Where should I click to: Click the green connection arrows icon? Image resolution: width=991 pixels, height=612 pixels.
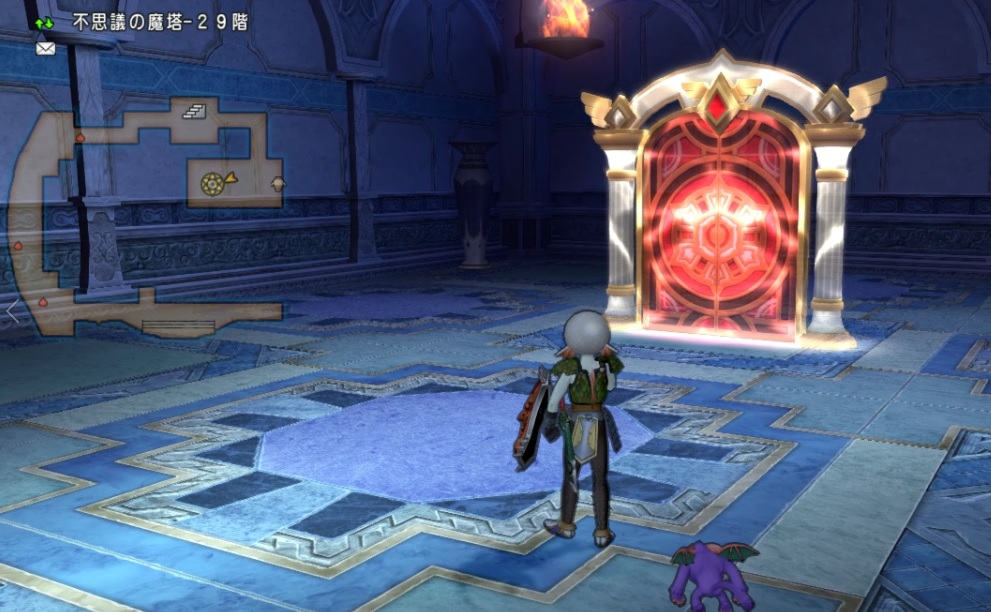(45, 21)
